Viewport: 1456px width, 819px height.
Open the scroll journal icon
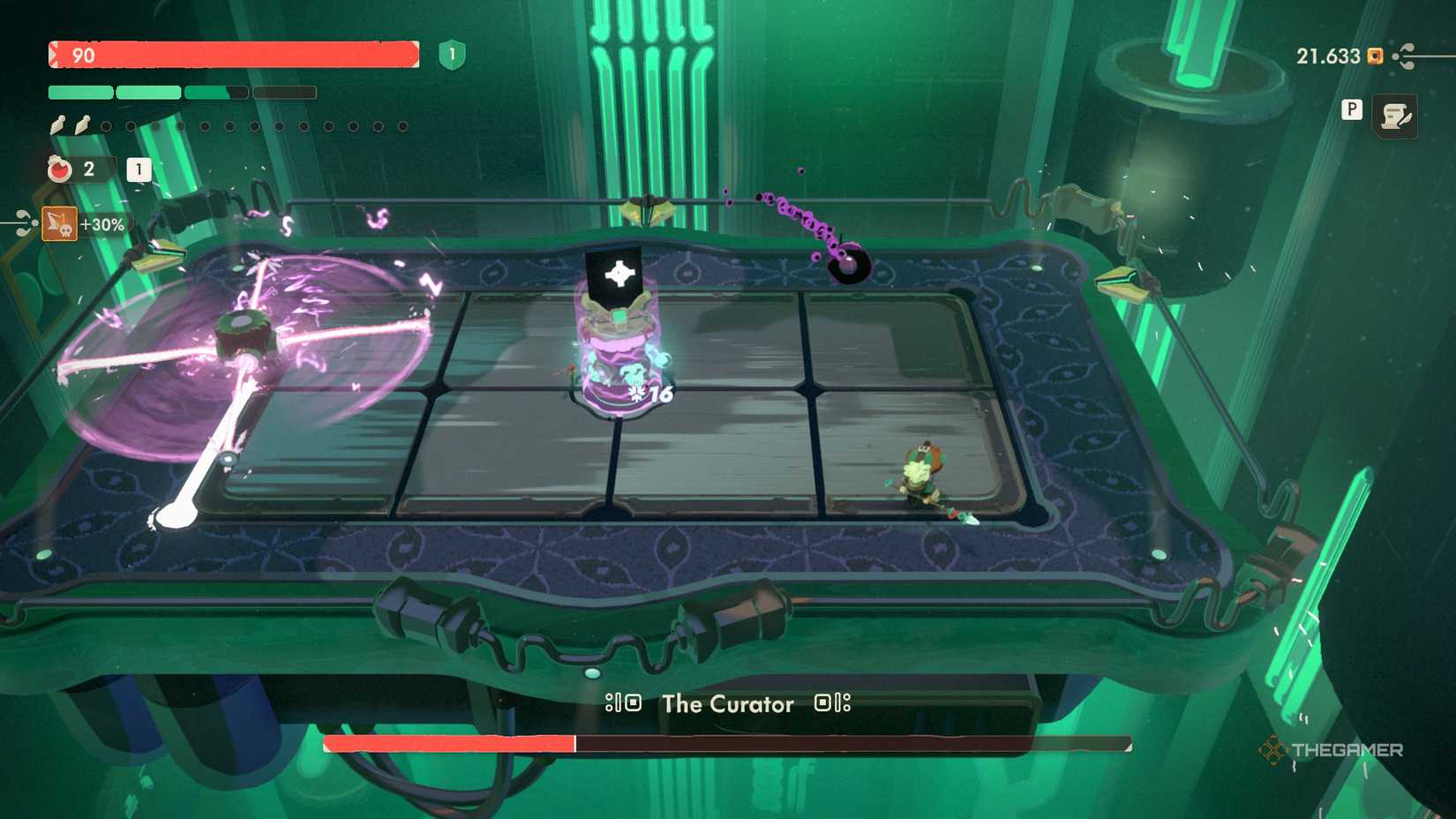point(1395,116)
